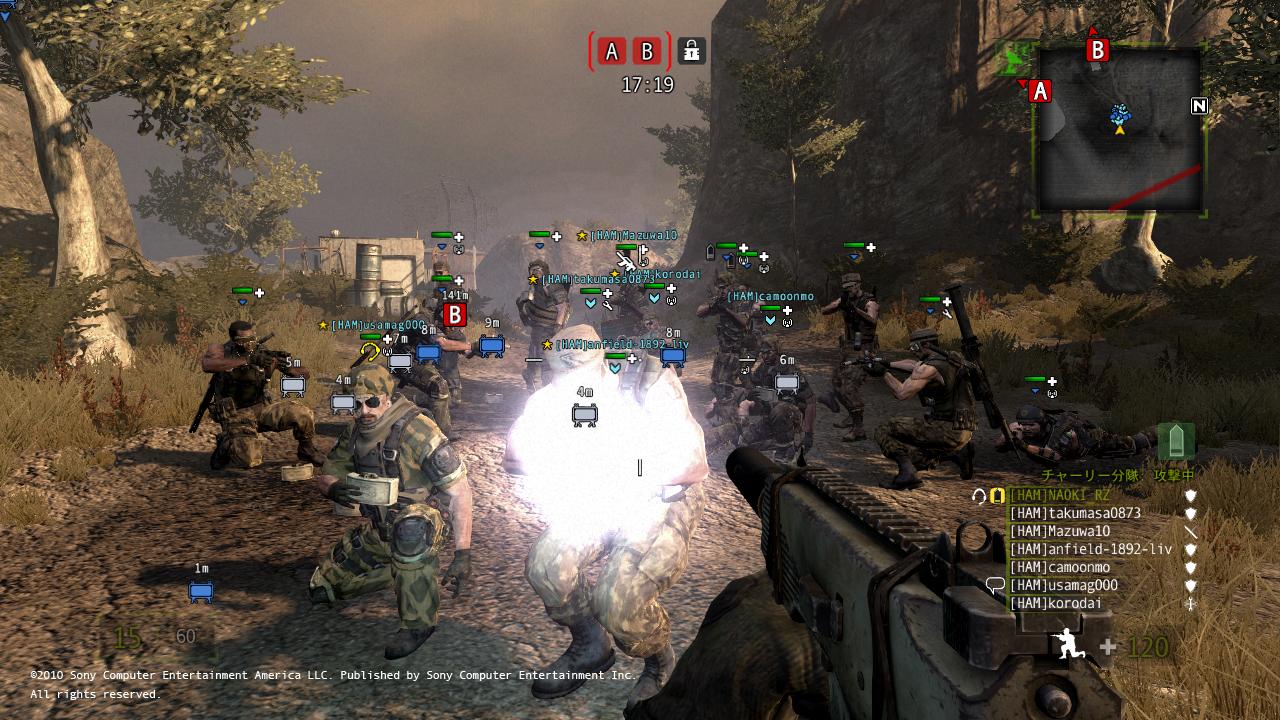The width and height of the screenshot is (1280, 720).
Task: Select objective A icon at top center
Action: point(613,51)
